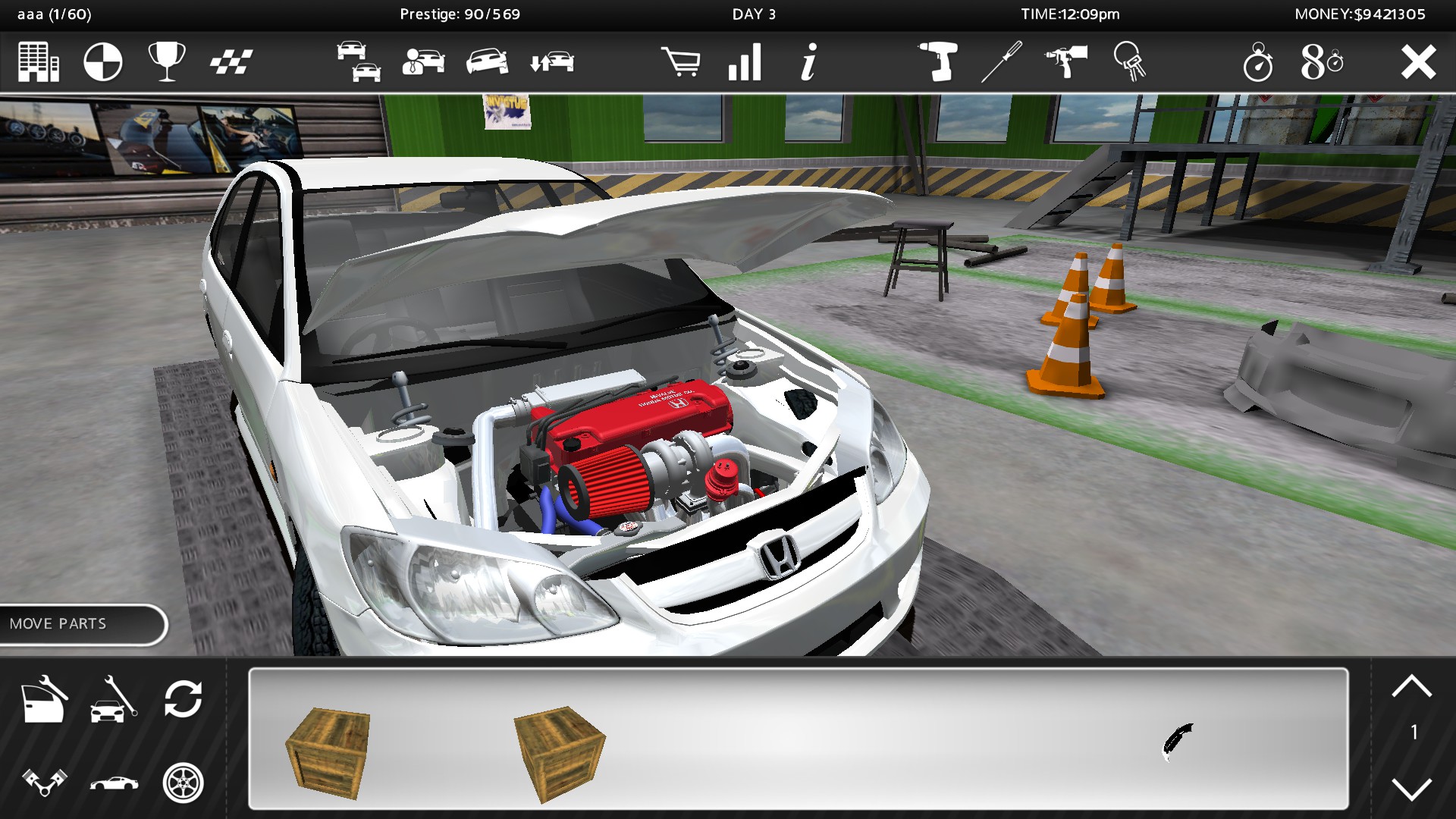Image resolution: width=1456 pixels, height=819 pixels.
Task: Toggle the info display
Action: pyautogui.click(x=808, y=63)
